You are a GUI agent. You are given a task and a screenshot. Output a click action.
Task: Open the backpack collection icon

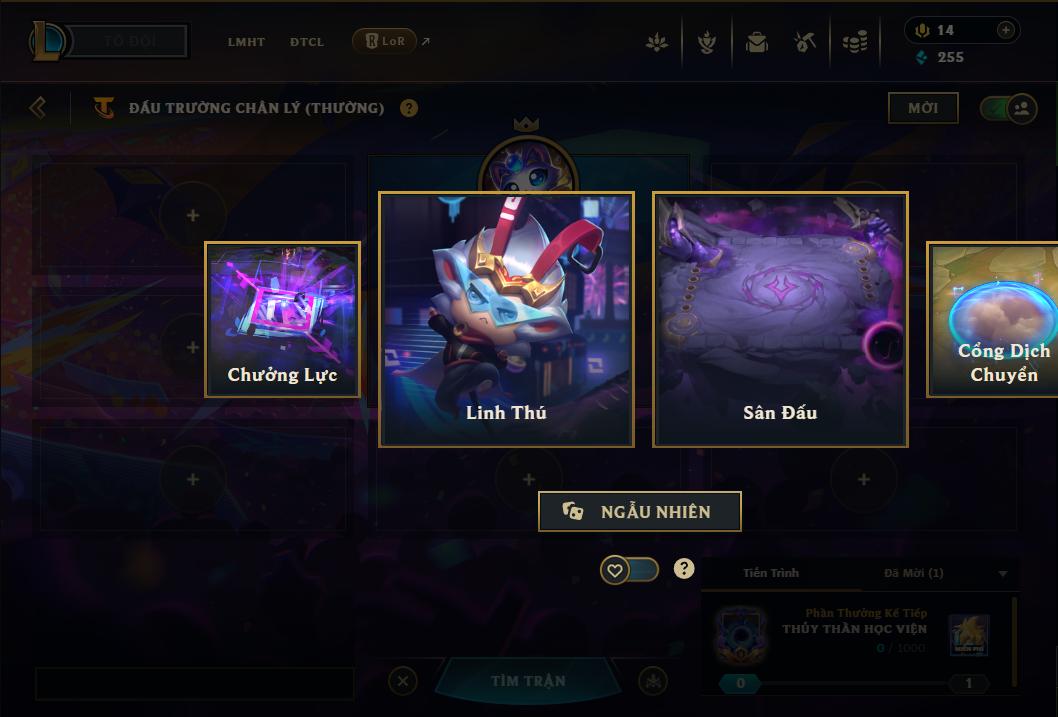(x=756, y=43)
